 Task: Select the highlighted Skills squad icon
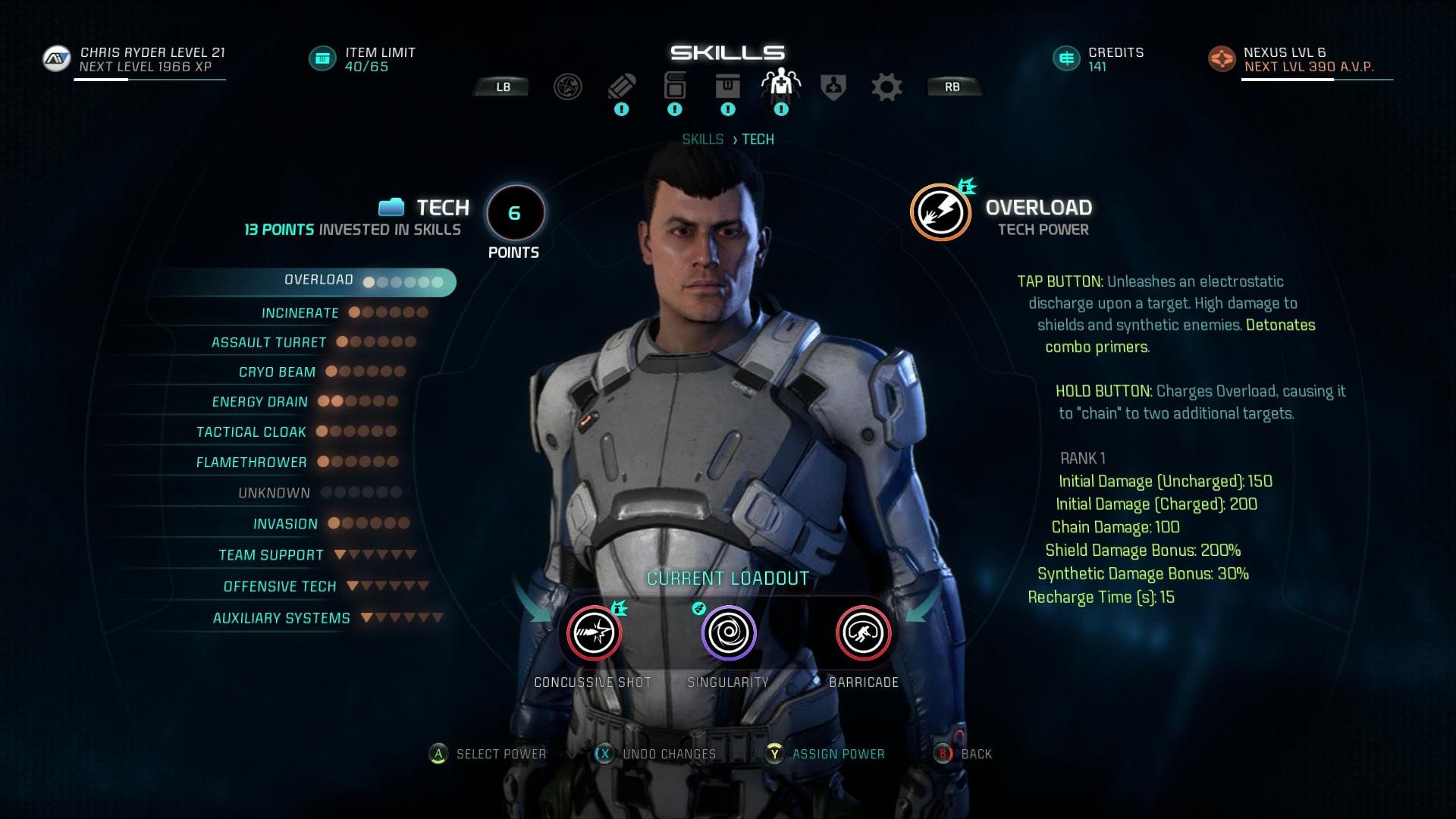(782, 83)
